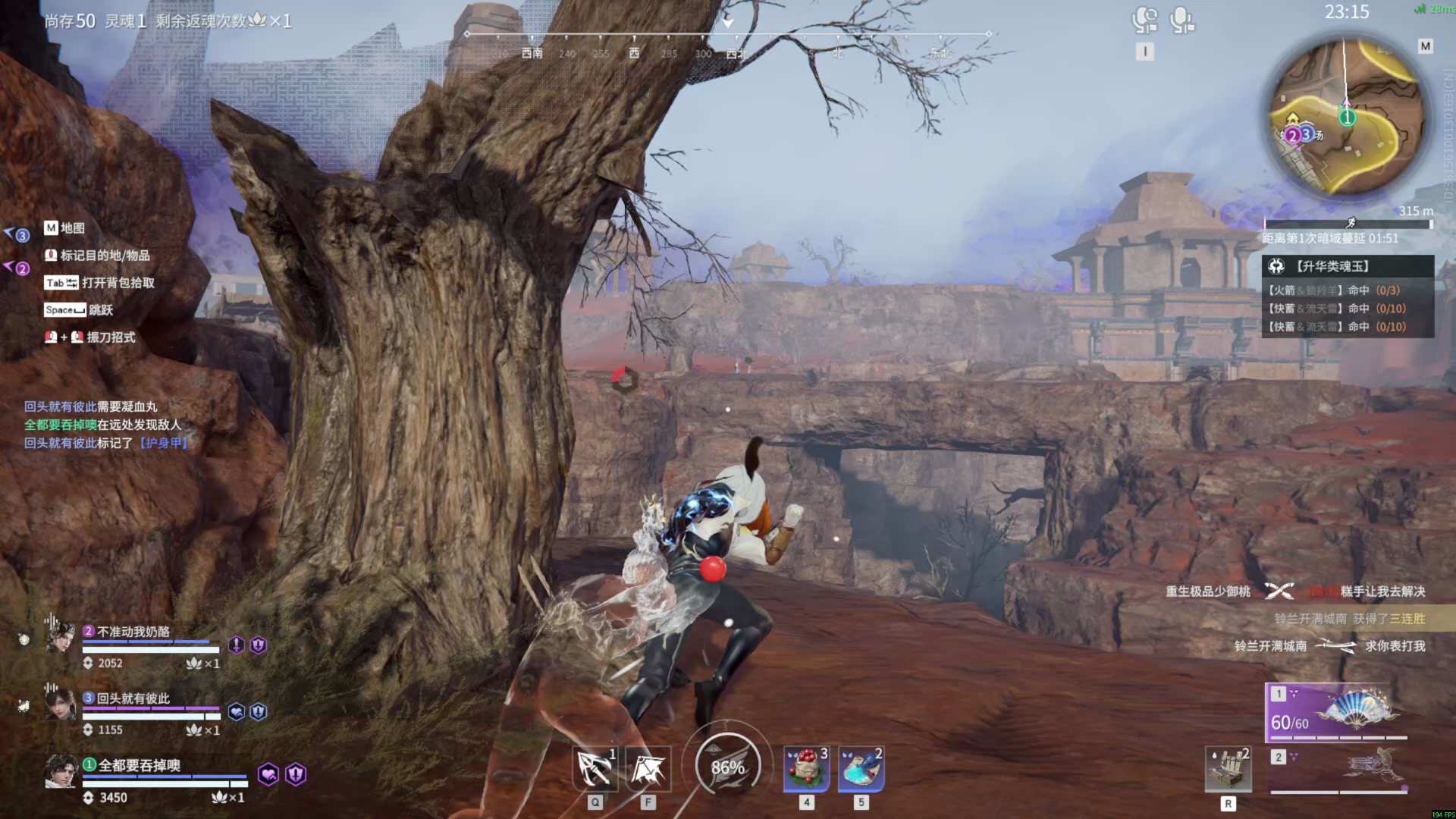This screenshot has width=1456, height=819.
Task: Switch to the second weapon slot
Action: [1338, 769]
